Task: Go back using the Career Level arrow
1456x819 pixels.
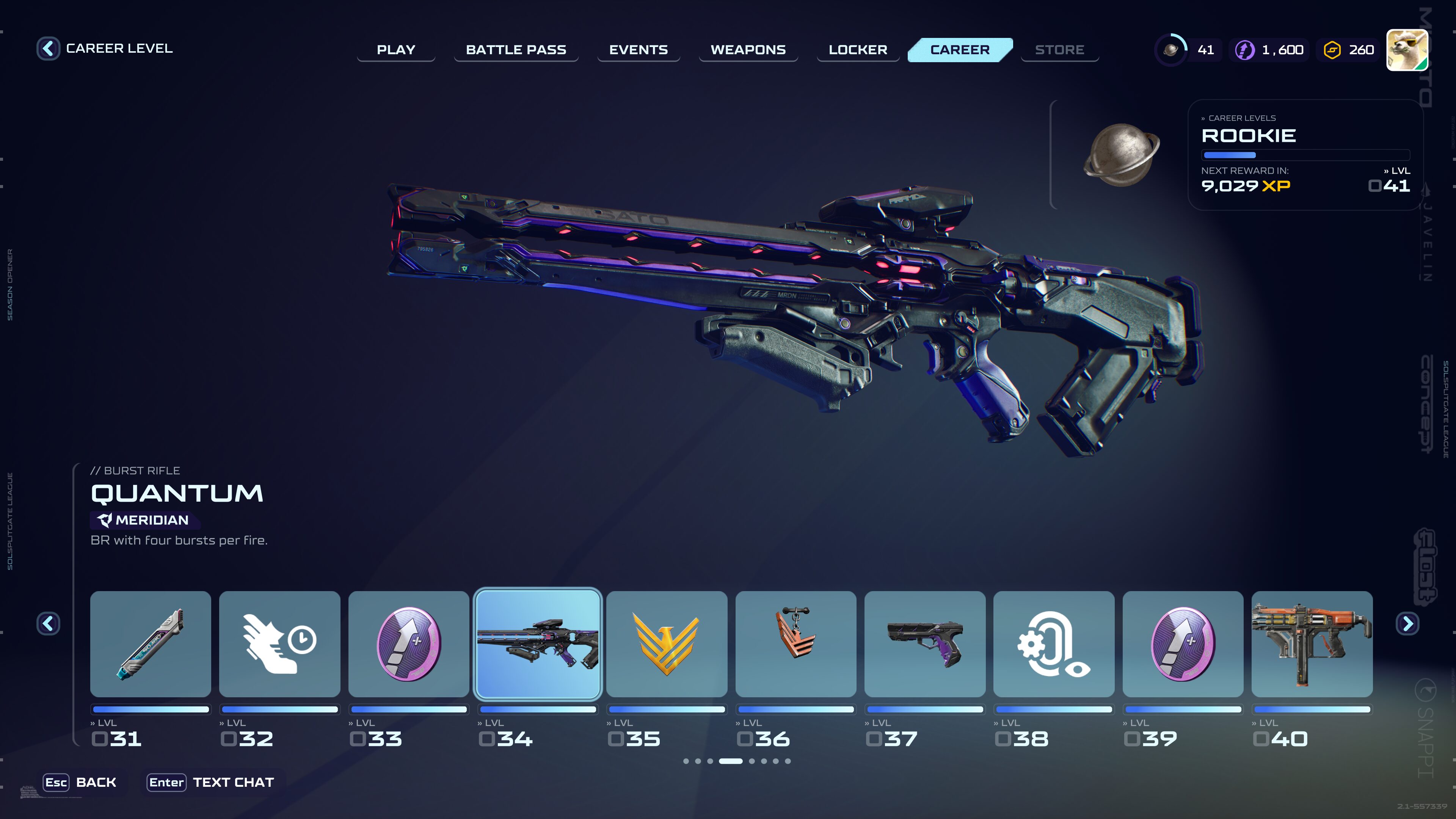Action: tap(48, 49)
